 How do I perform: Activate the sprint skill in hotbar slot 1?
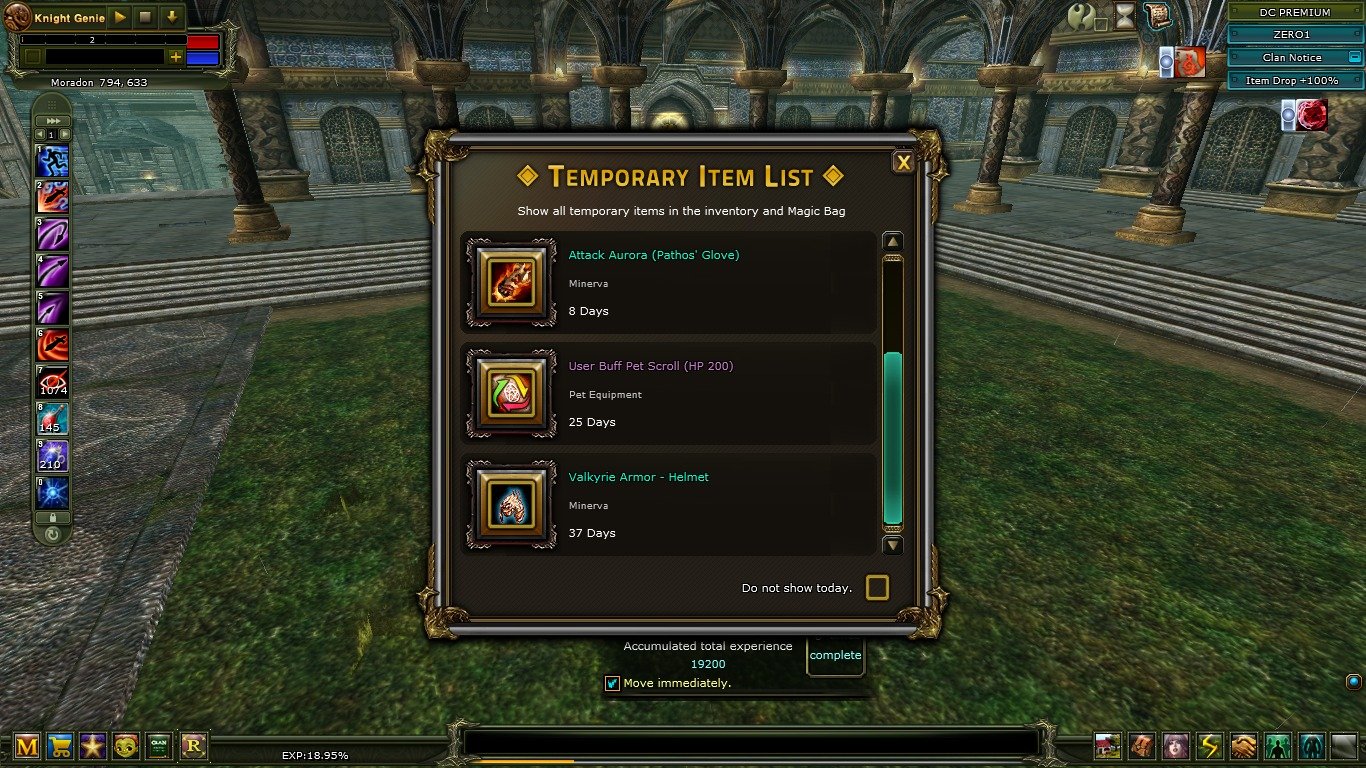click(52, 161)
